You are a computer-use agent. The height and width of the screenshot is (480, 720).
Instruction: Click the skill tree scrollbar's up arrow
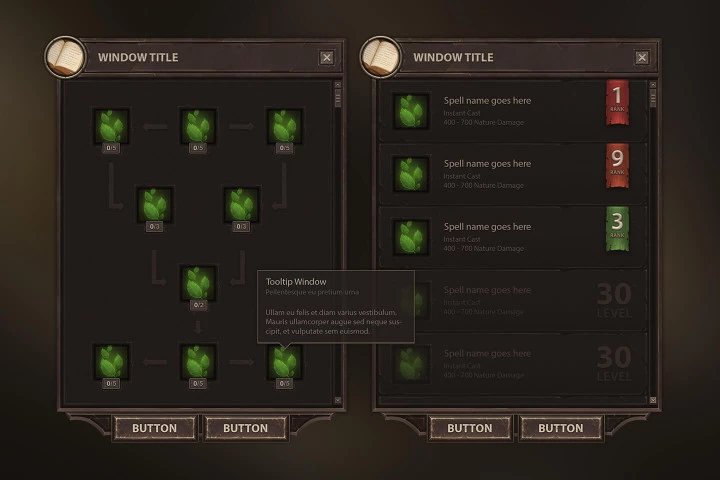pyautogui.click(x=338, y=86)
